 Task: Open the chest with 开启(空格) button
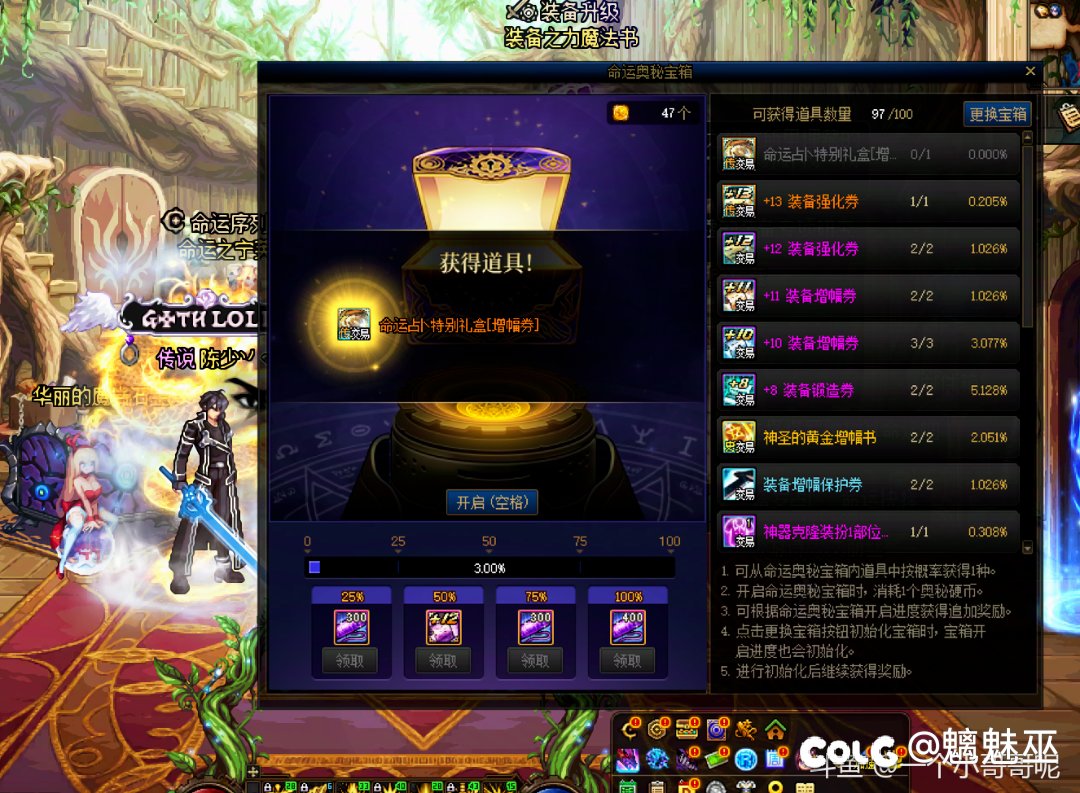tap(492, 502)
